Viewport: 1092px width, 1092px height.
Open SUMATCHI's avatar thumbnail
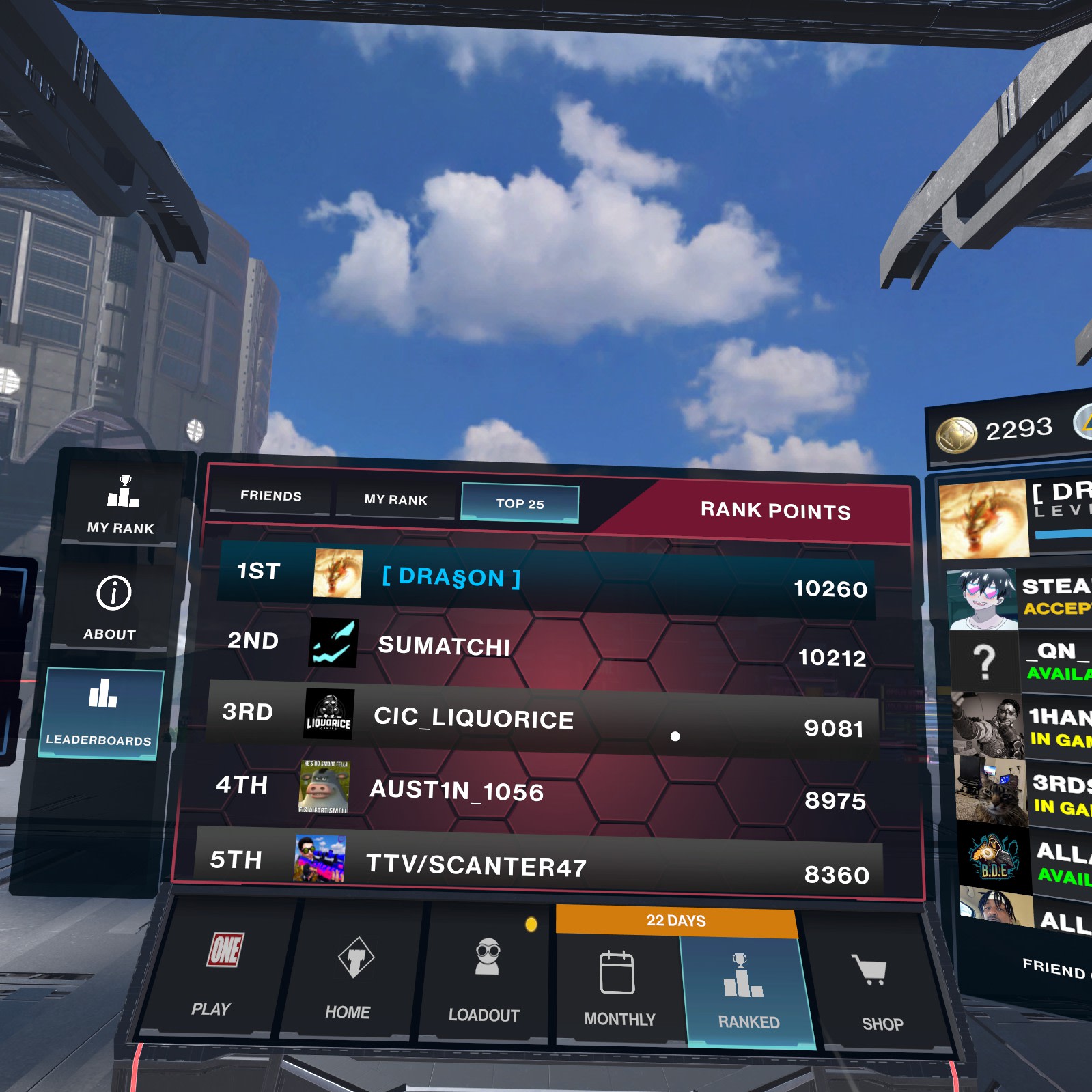click(334, 644)
